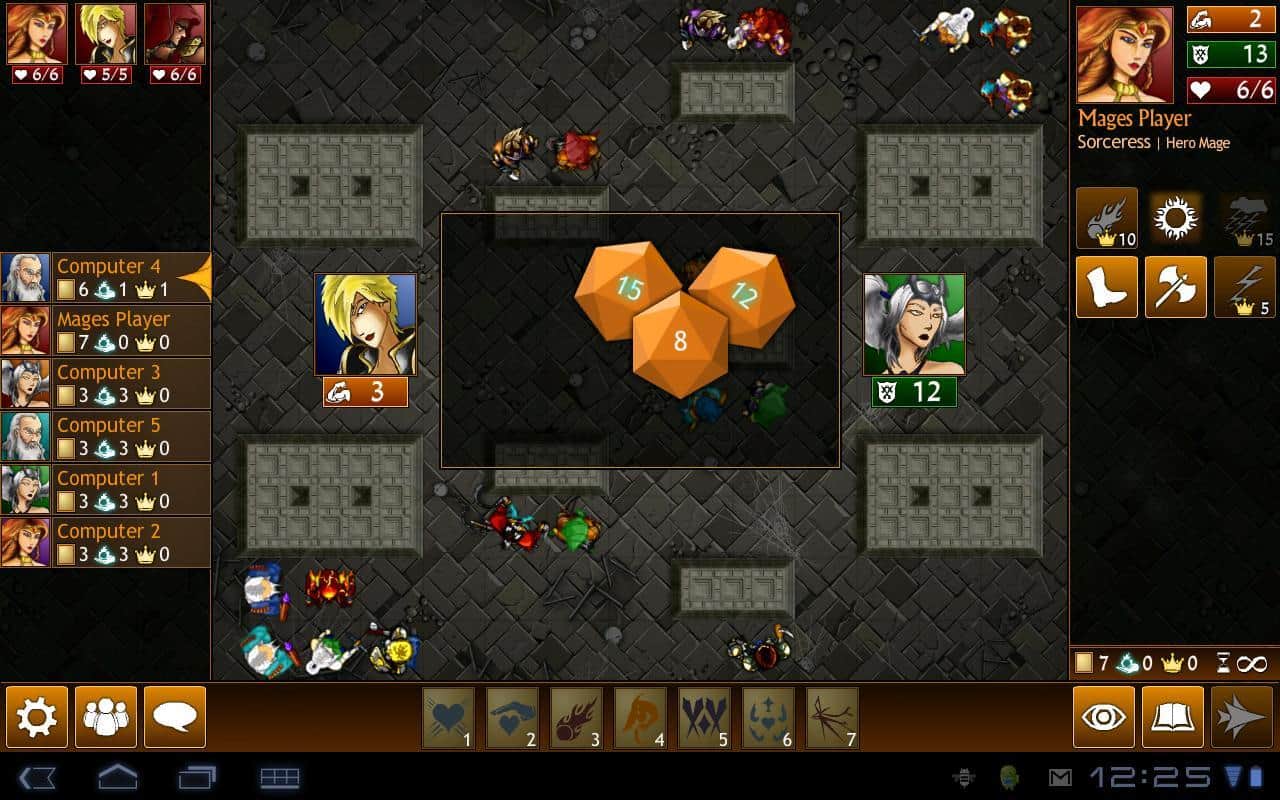This screenshot has height=800, width=1280.
Task: Open the gear settings menu
Action: click(x=37, y=716)
